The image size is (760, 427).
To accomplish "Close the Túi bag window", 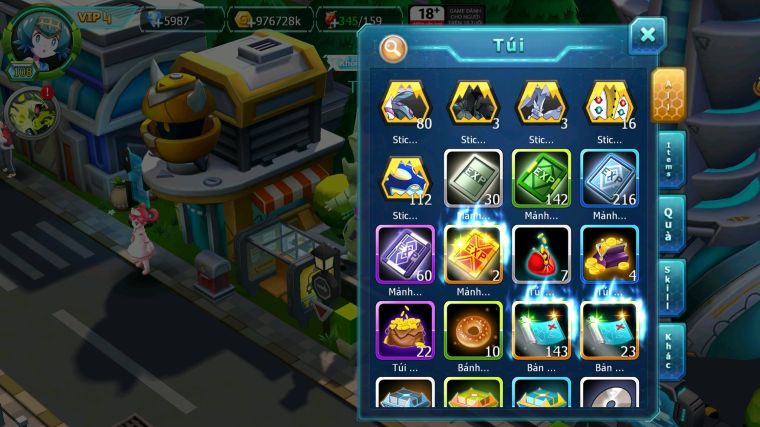I will 647,36.
